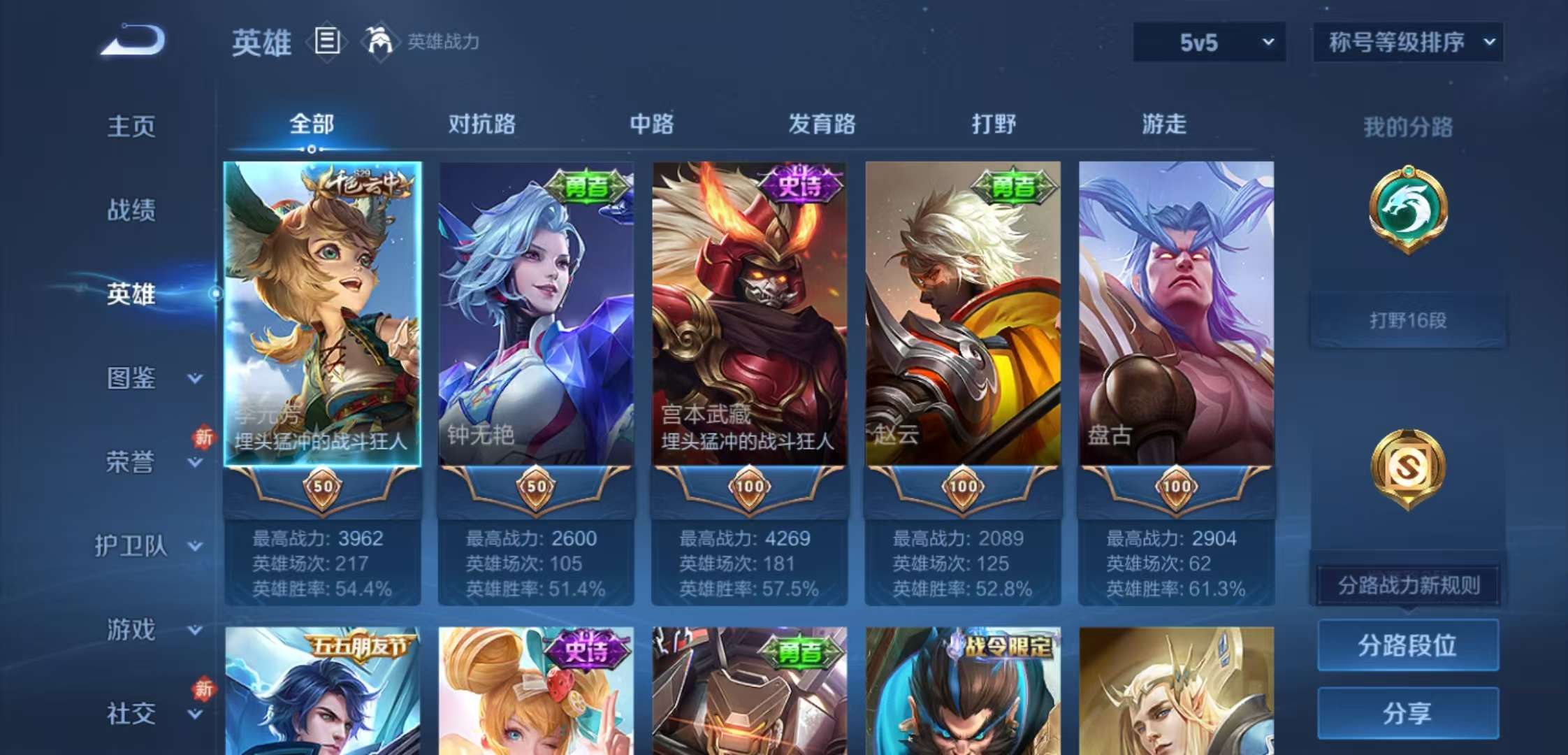1568x755 pixels.
Task: Open the 5v5 mode dropdown
Action: [x=1208, y=42]
